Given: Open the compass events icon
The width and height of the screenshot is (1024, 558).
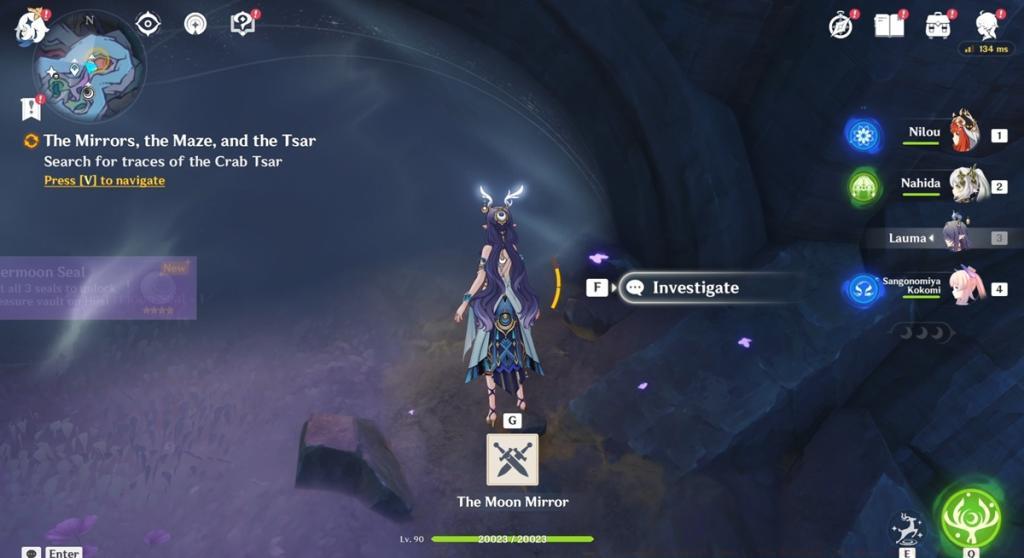Looking at the screenshot, I should click(x=841, y=26).
